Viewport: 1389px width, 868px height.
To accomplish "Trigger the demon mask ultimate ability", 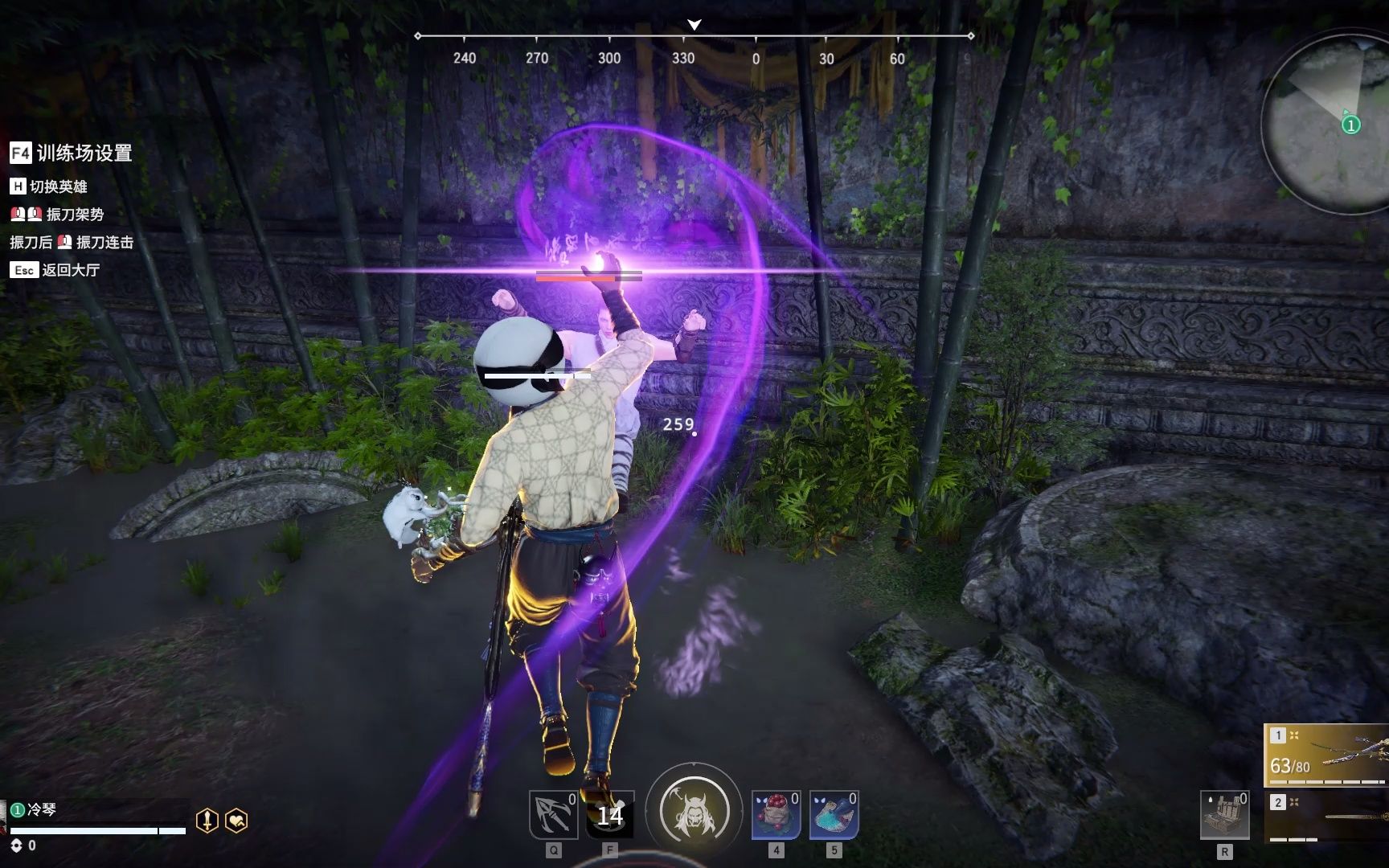I will tap(694, 810).
